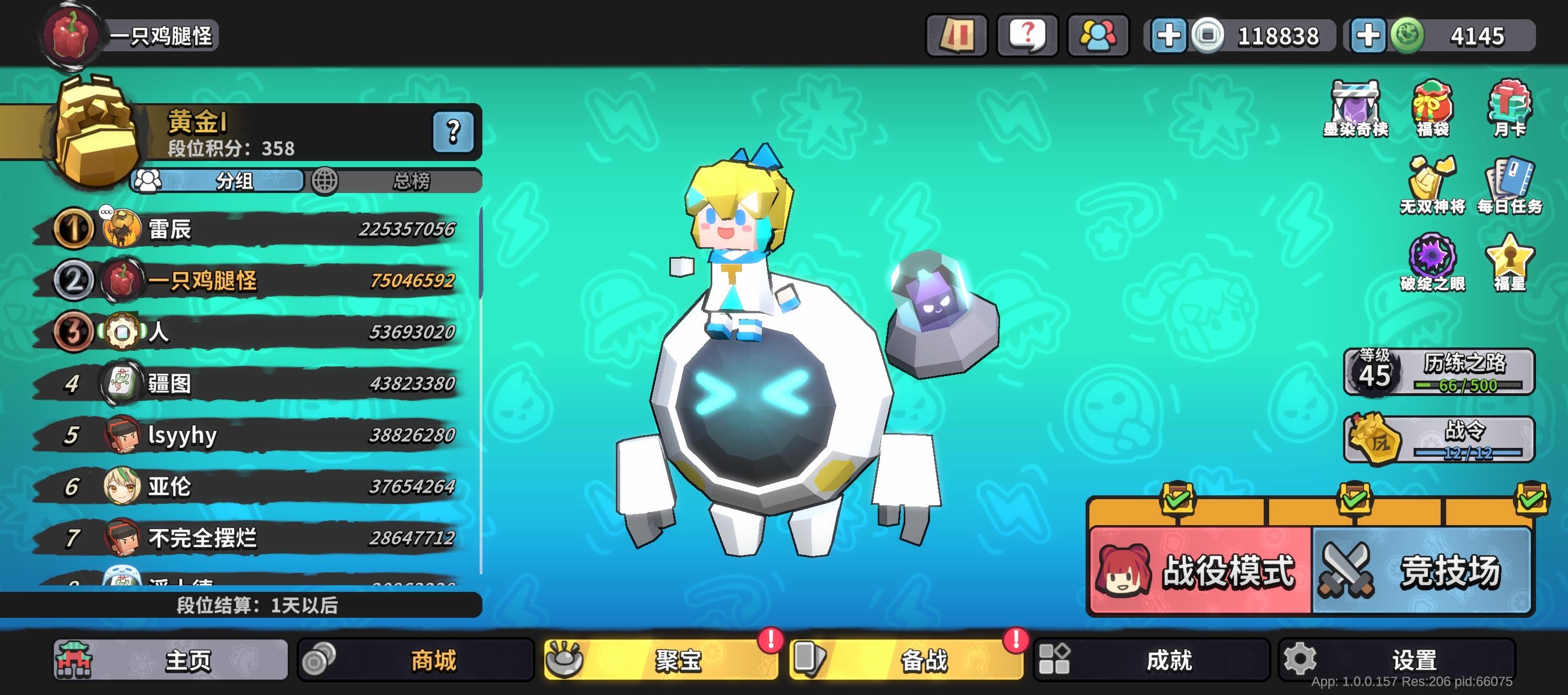Open the mail/notice book icon near the top

pyautogui.click(x=955, y=35)
